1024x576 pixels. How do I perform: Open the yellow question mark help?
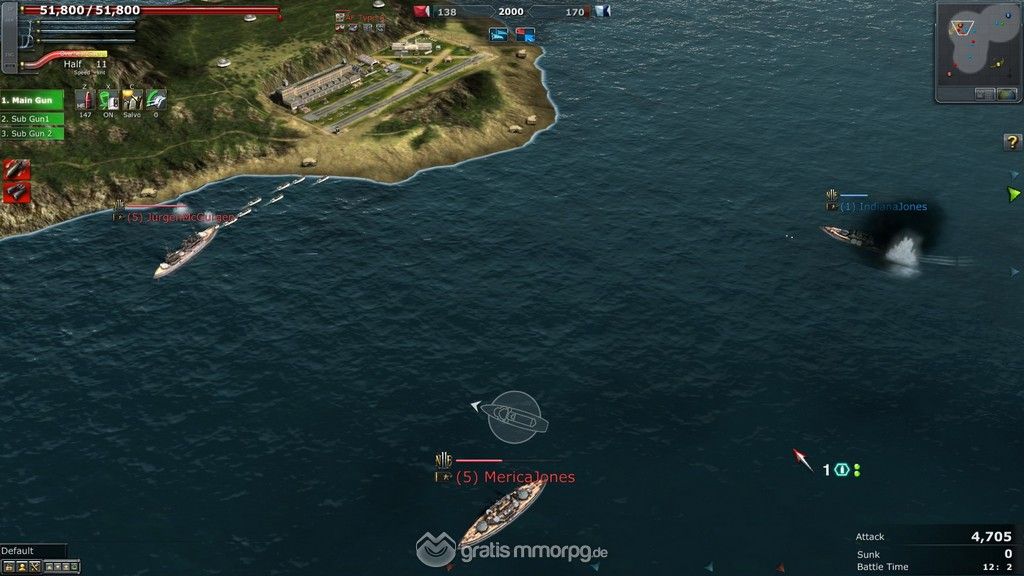(1012, 143)
